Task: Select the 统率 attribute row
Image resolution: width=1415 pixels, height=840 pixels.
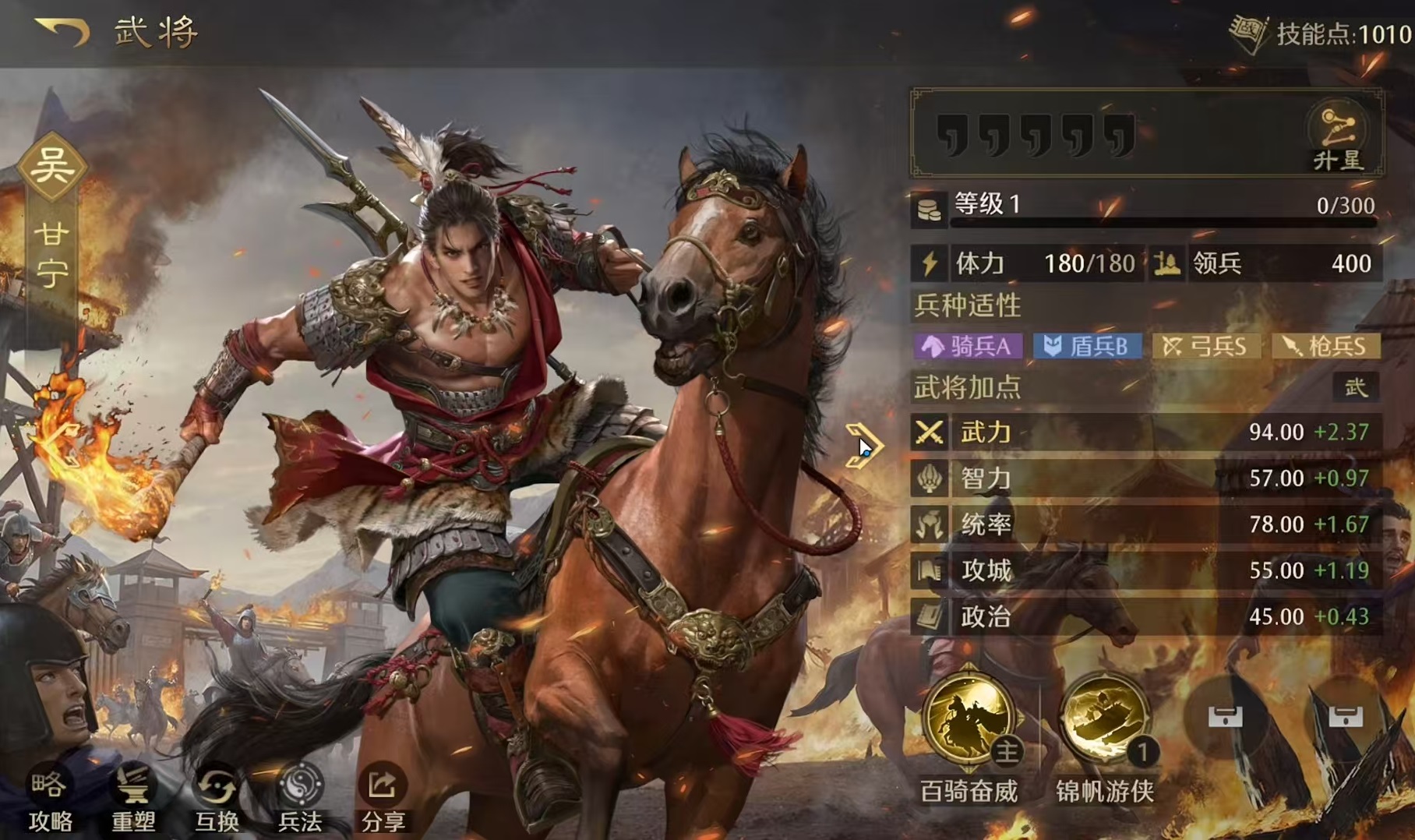Action: (x=1145, y=524)
